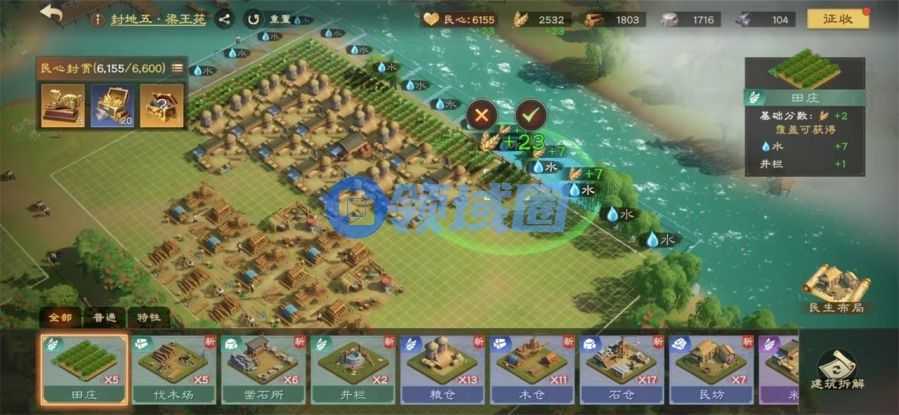Select the golden statue reward
Viewport: 899px width, 415px height.
click(62, 105)
